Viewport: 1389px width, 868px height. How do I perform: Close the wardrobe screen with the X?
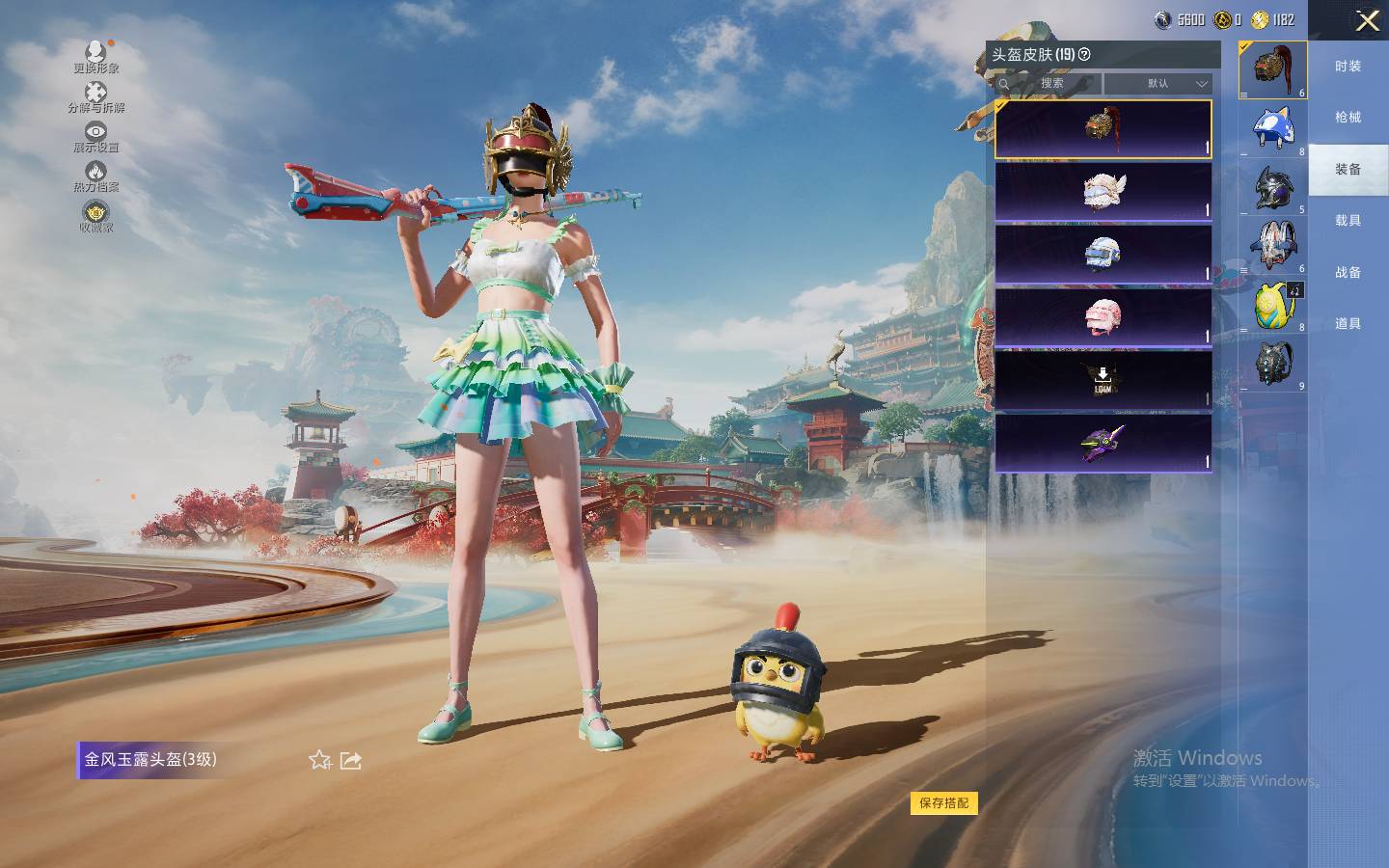[x=1367, y=20]
